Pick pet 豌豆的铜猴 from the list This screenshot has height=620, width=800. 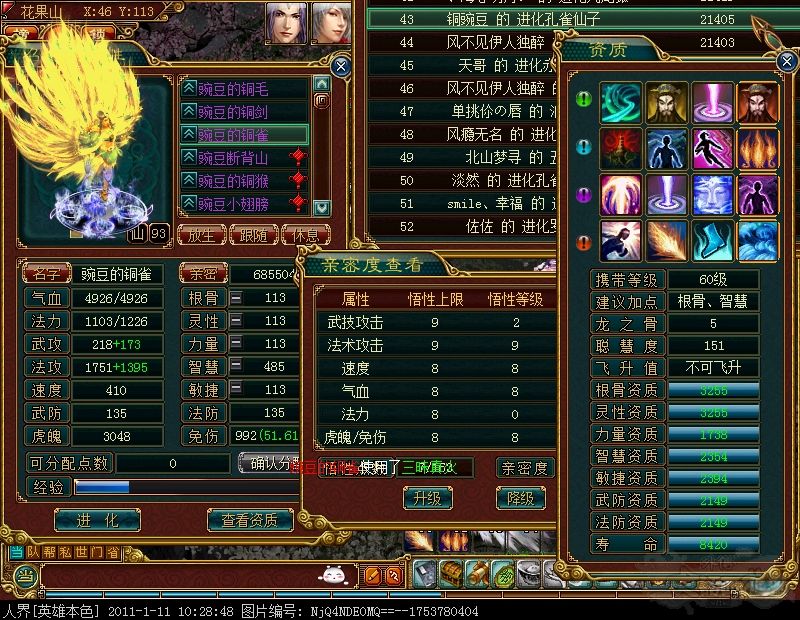(x=240, y=180)
